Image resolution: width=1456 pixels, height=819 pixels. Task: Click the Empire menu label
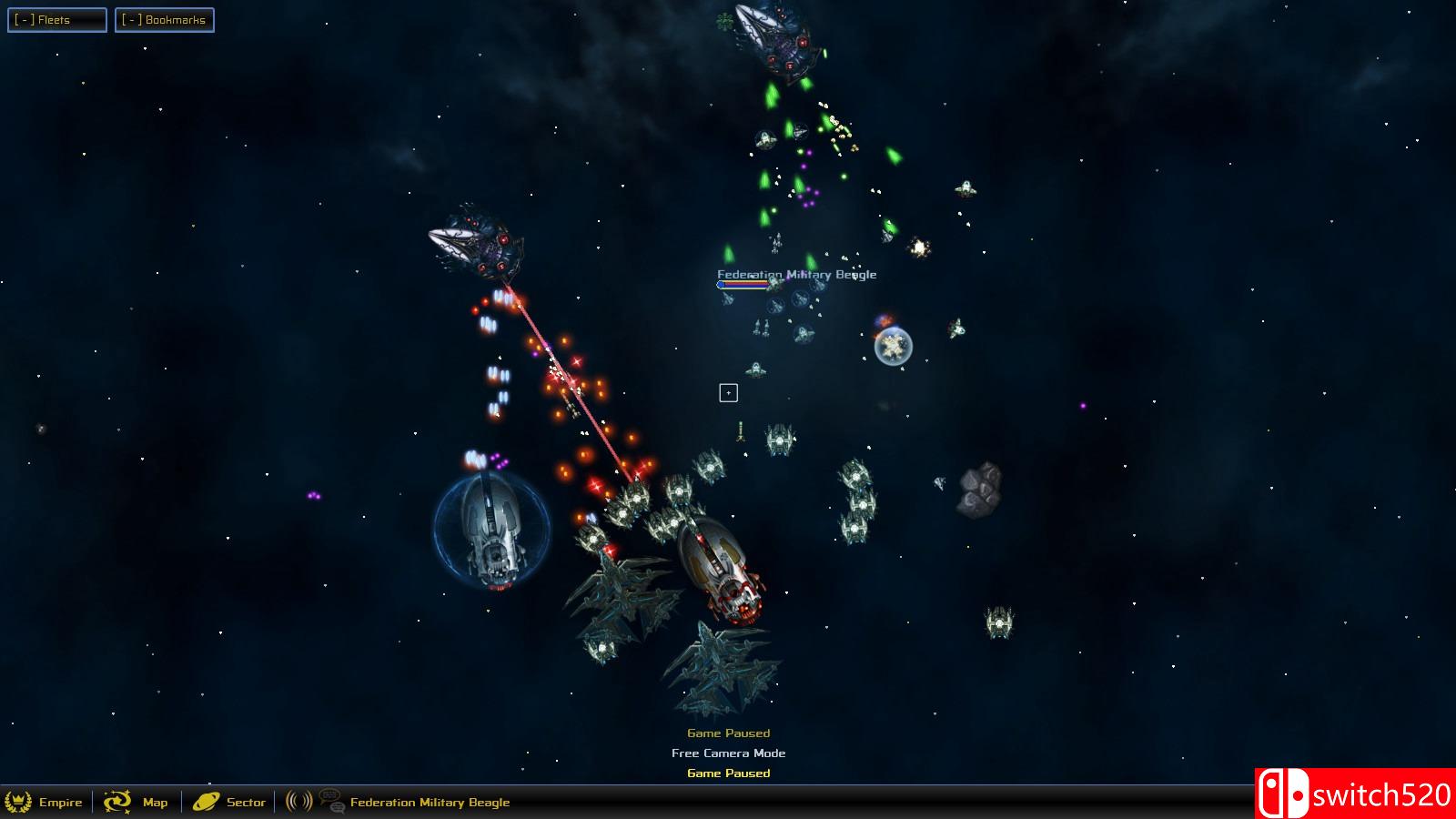(x=59, y=803)
